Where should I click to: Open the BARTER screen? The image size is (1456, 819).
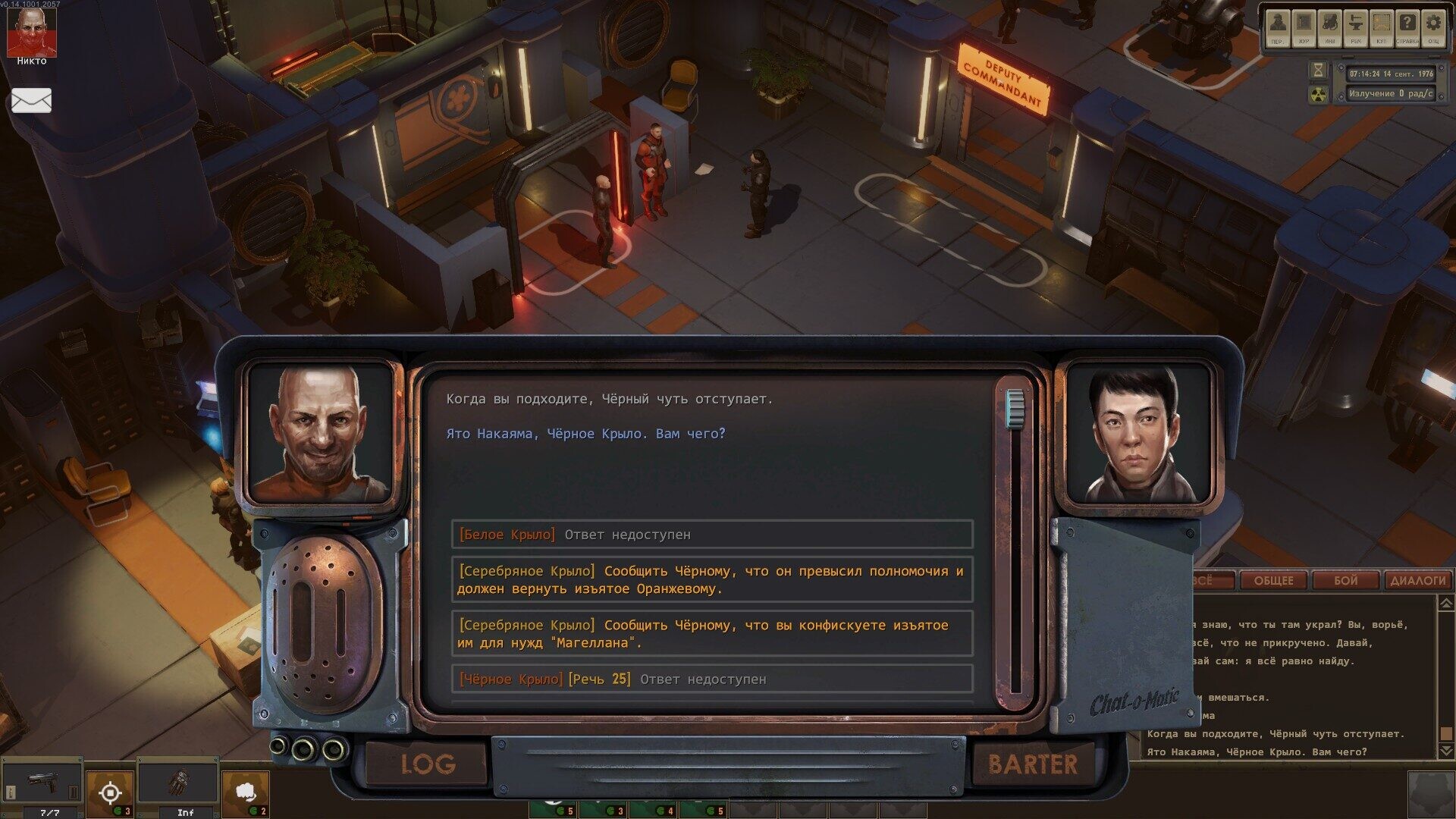tap(1032, 764)
